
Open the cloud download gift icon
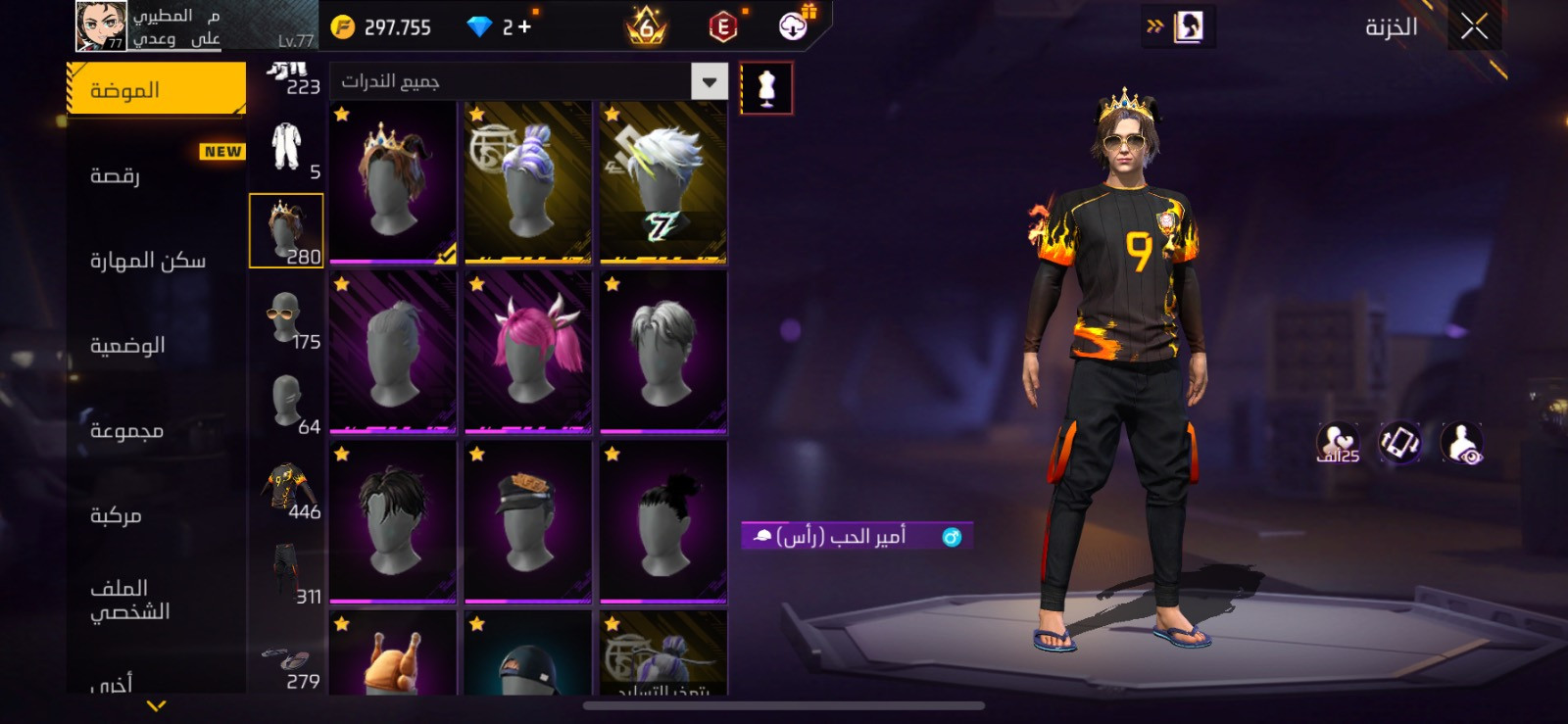pyautogui.click(x=794, y=26)
